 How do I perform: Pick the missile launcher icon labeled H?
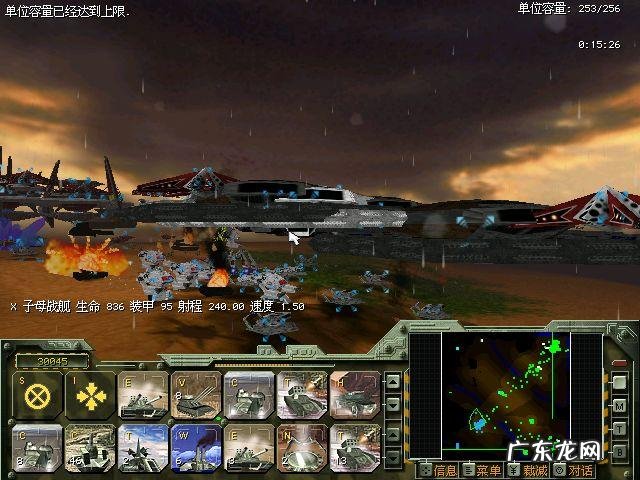[355, 393]
